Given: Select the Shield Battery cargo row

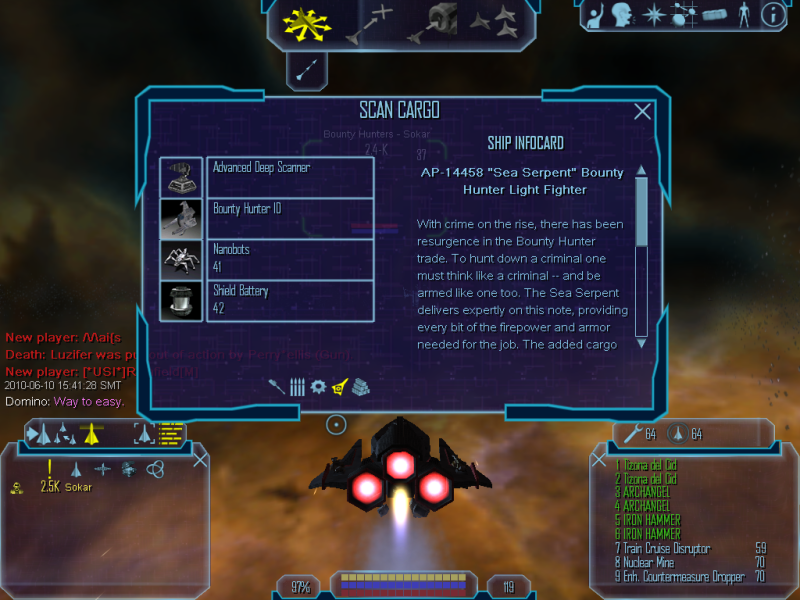Looking at the screenshot, I should (x=290, y=301).
